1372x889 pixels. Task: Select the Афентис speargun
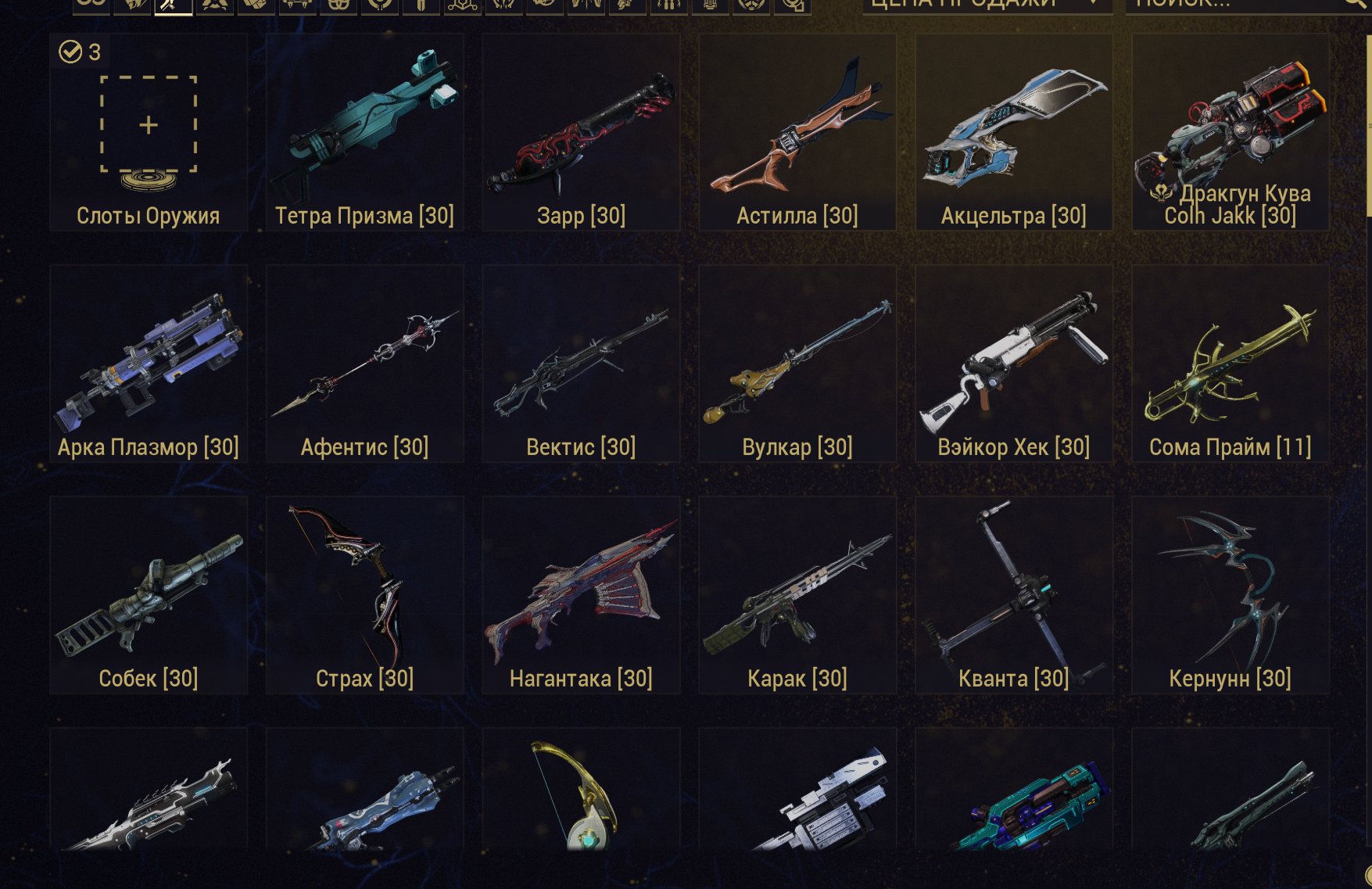(x=364, y=363)
